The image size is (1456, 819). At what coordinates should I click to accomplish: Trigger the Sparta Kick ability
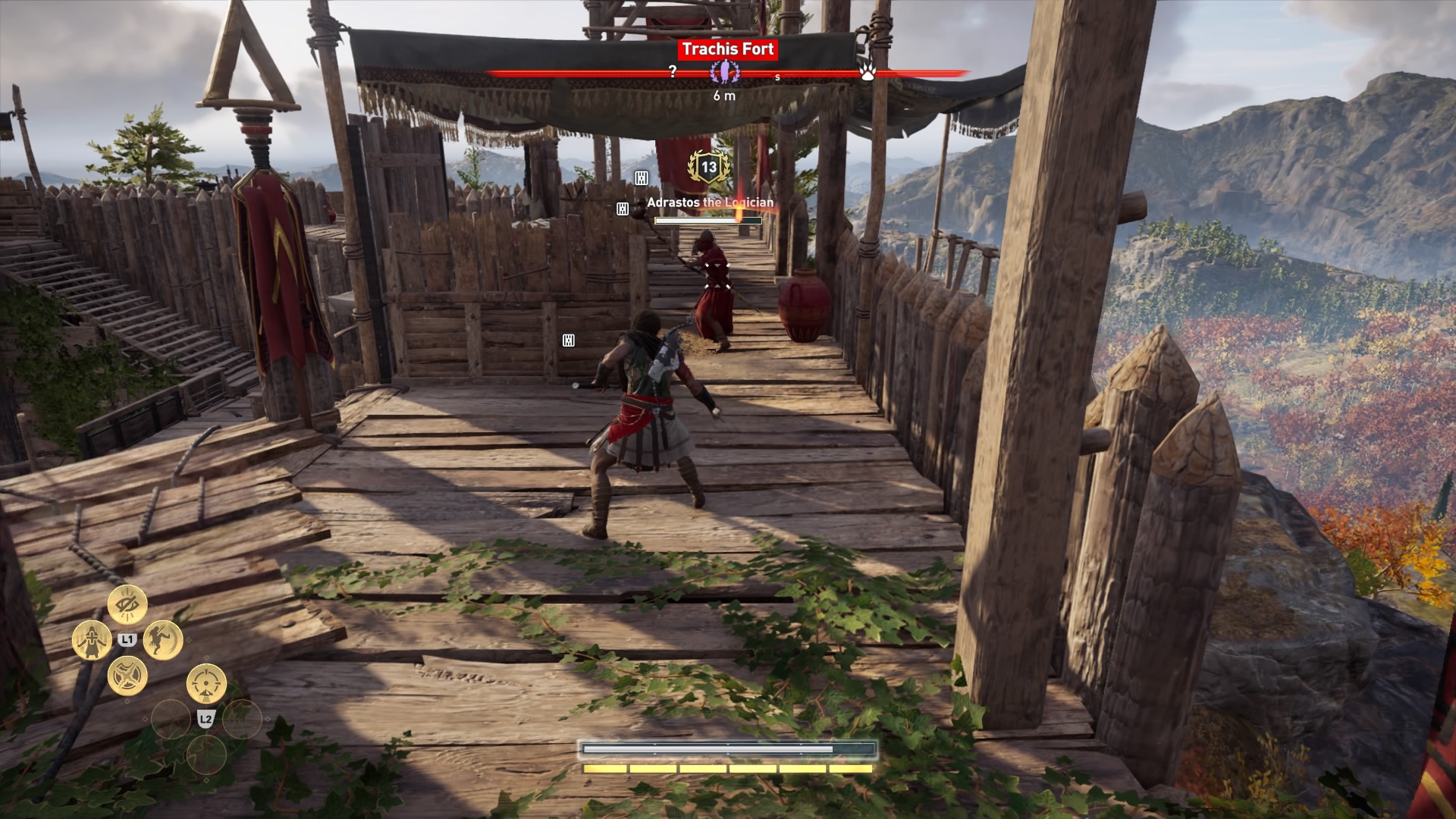point(162,640)
